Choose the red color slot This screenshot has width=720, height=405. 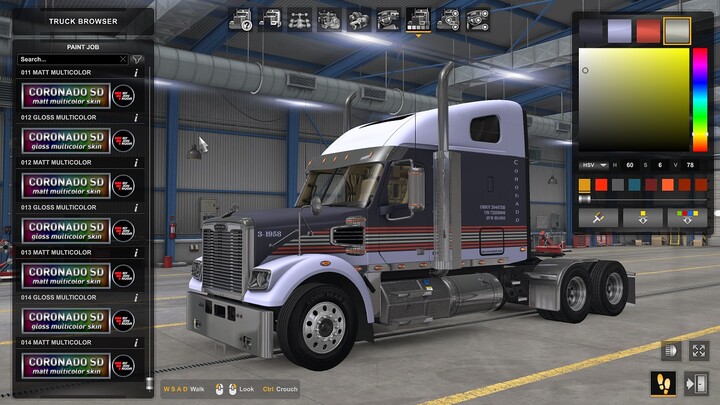coord(648,31)
